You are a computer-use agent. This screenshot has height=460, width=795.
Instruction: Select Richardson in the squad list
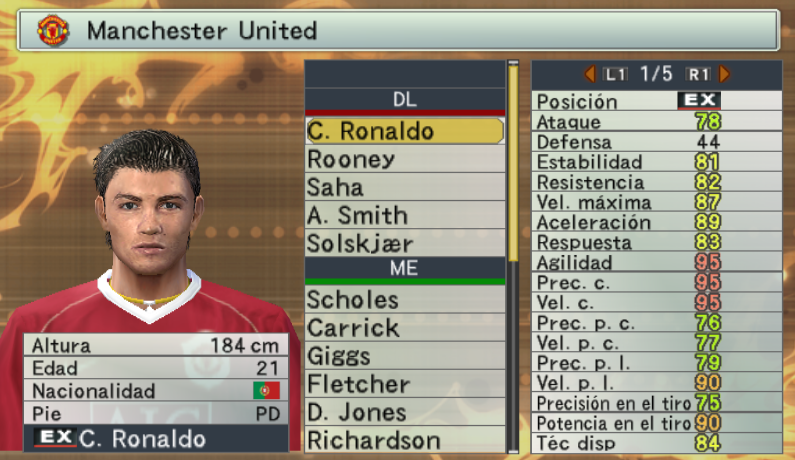point(404,440)
